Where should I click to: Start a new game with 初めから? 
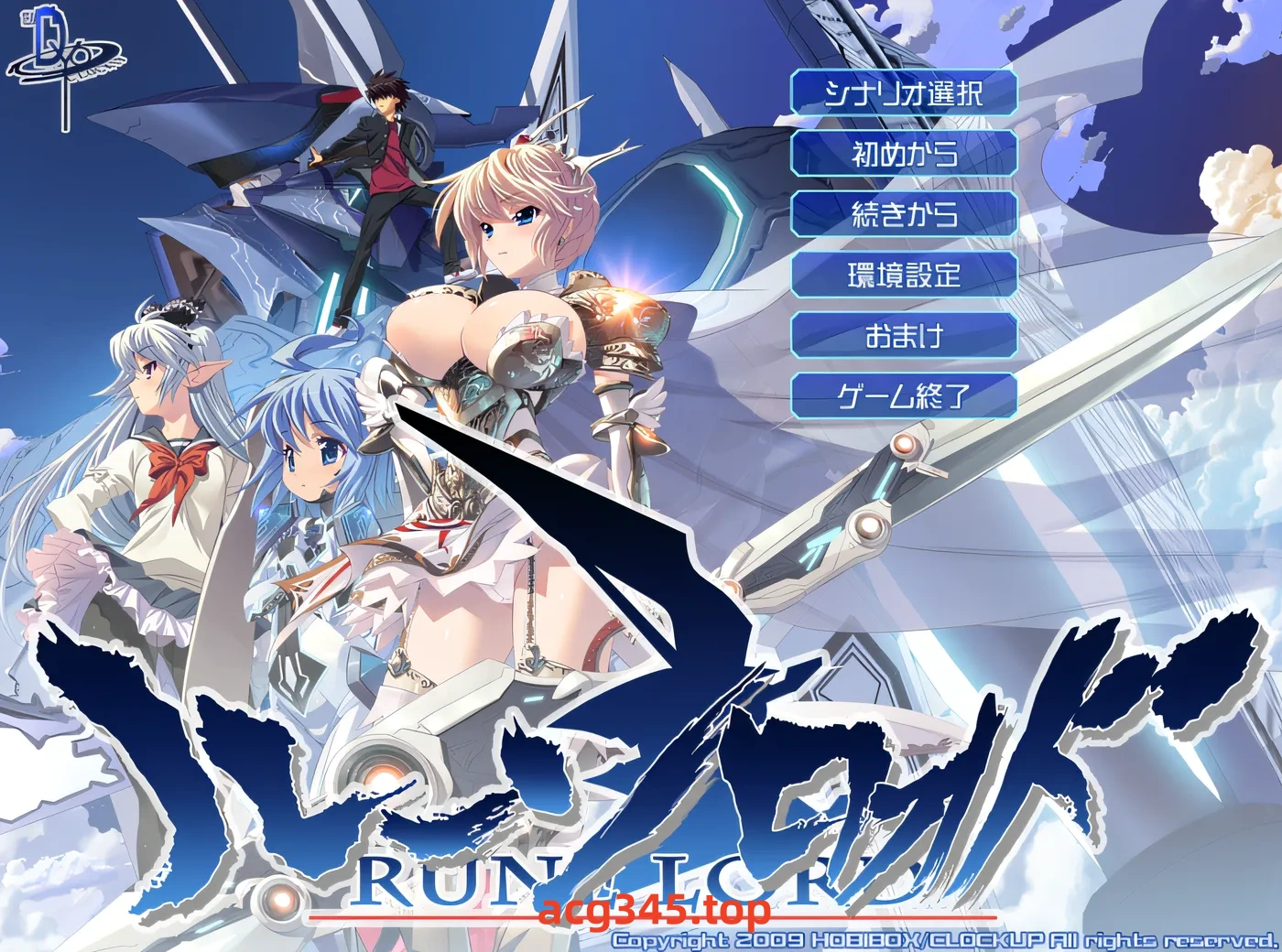click(905, 155)
